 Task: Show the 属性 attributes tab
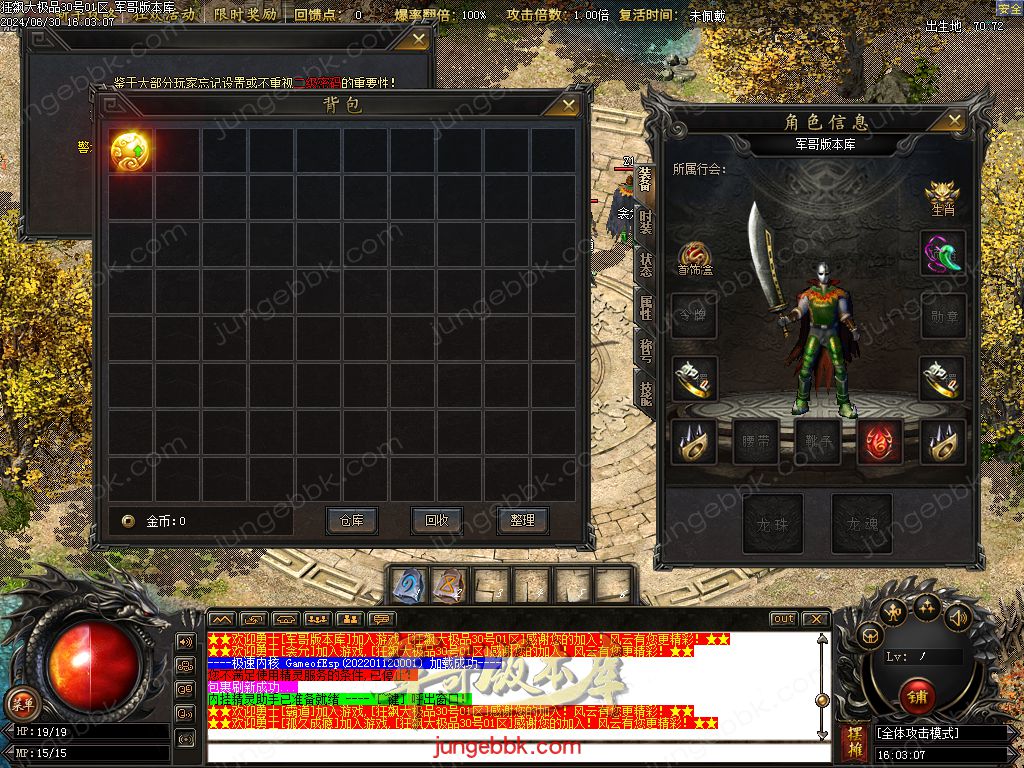point(646,309)
